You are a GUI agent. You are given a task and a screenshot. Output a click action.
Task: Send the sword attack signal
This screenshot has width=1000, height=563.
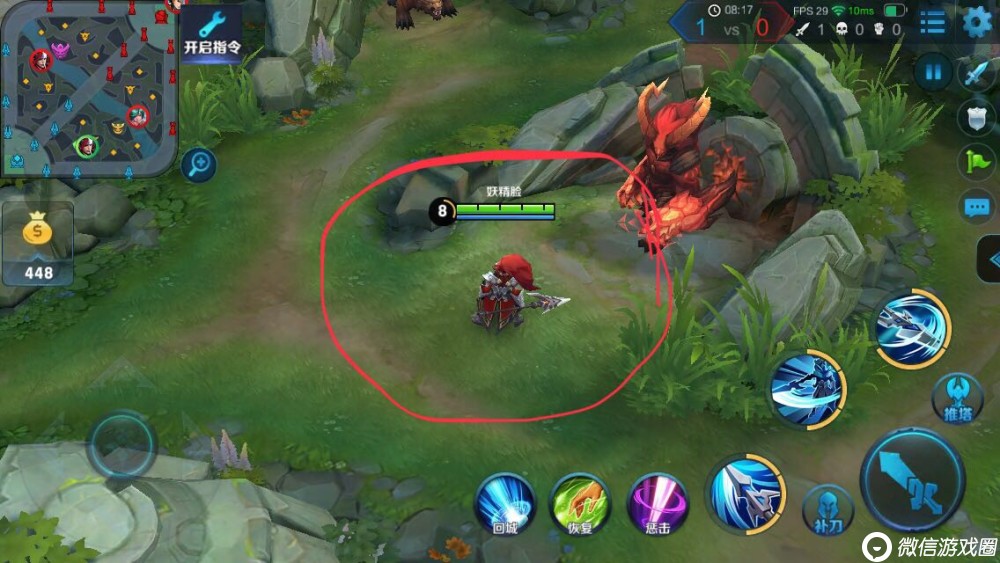point(976,74)
